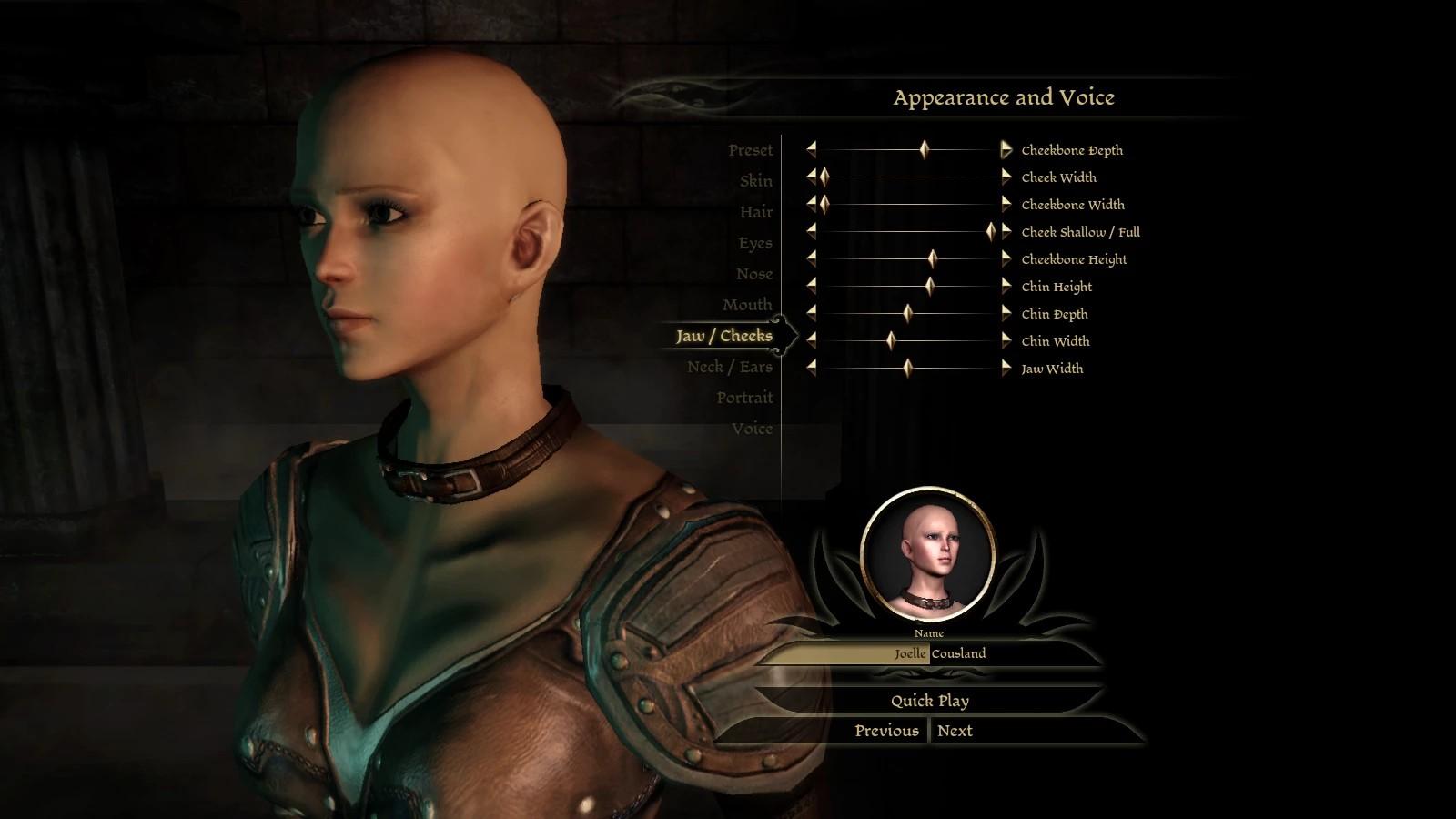Choose the Nose category

[x=753, y=274]
